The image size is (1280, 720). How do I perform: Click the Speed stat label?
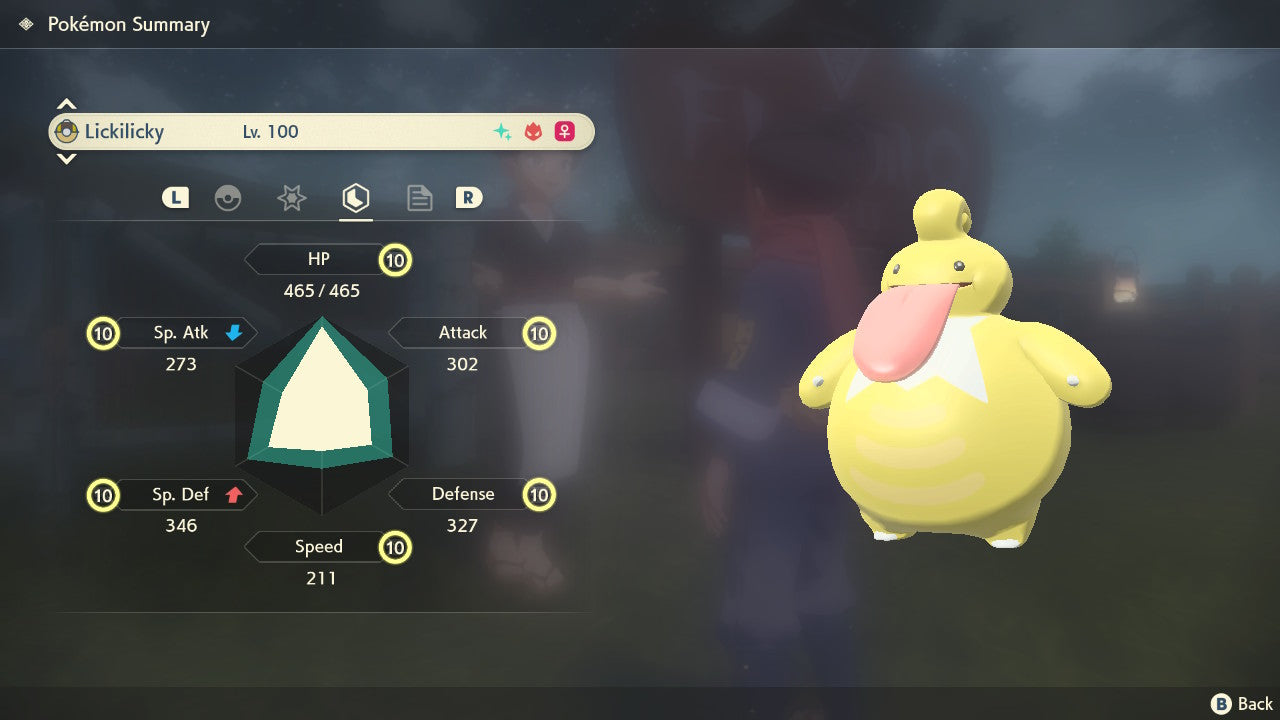tap(318, 547)
